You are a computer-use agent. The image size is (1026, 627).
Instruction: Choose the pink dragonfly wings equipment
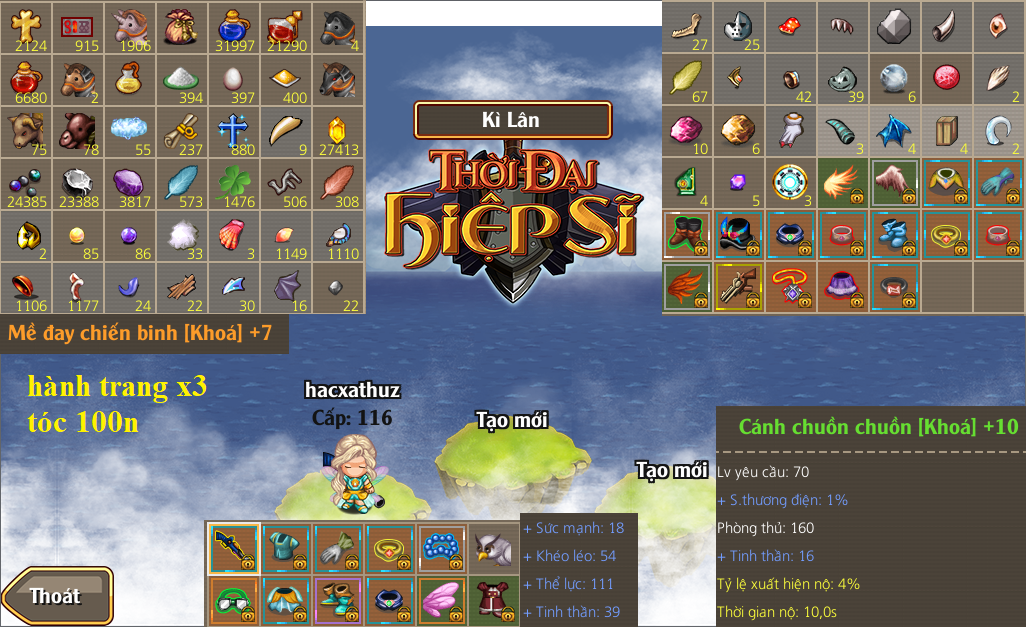pyautogui.click(x=442, y=601)
